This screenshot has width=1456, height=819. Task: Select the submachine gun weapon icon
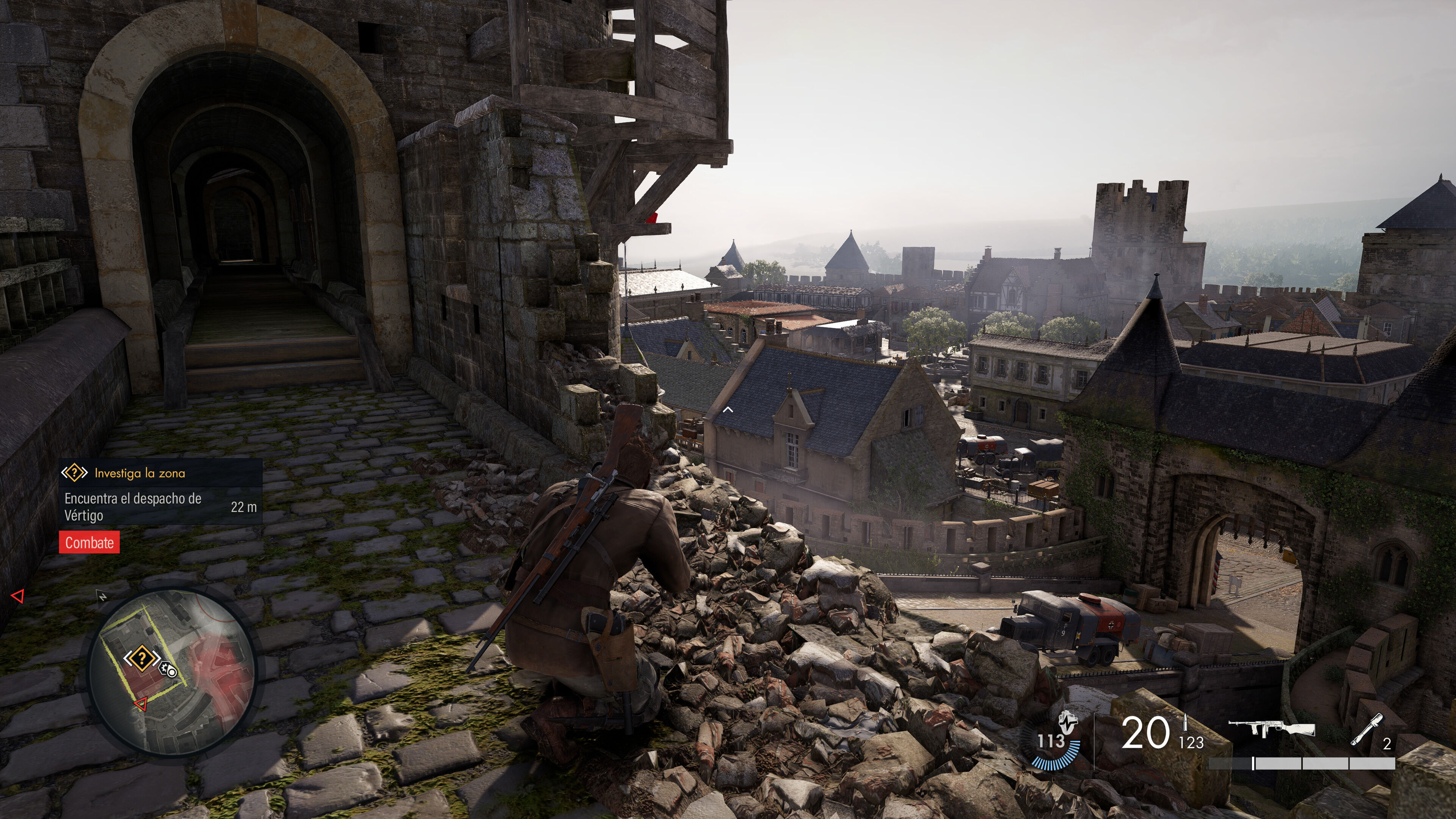(1272, 728)
